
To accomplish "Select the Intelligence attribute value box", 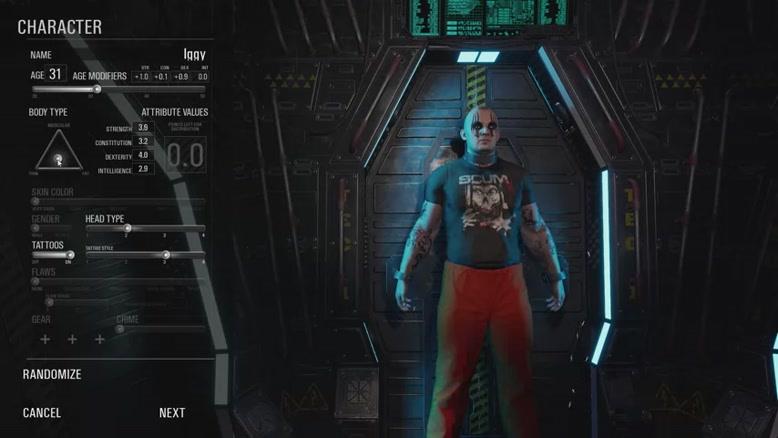I will (143, 169).
